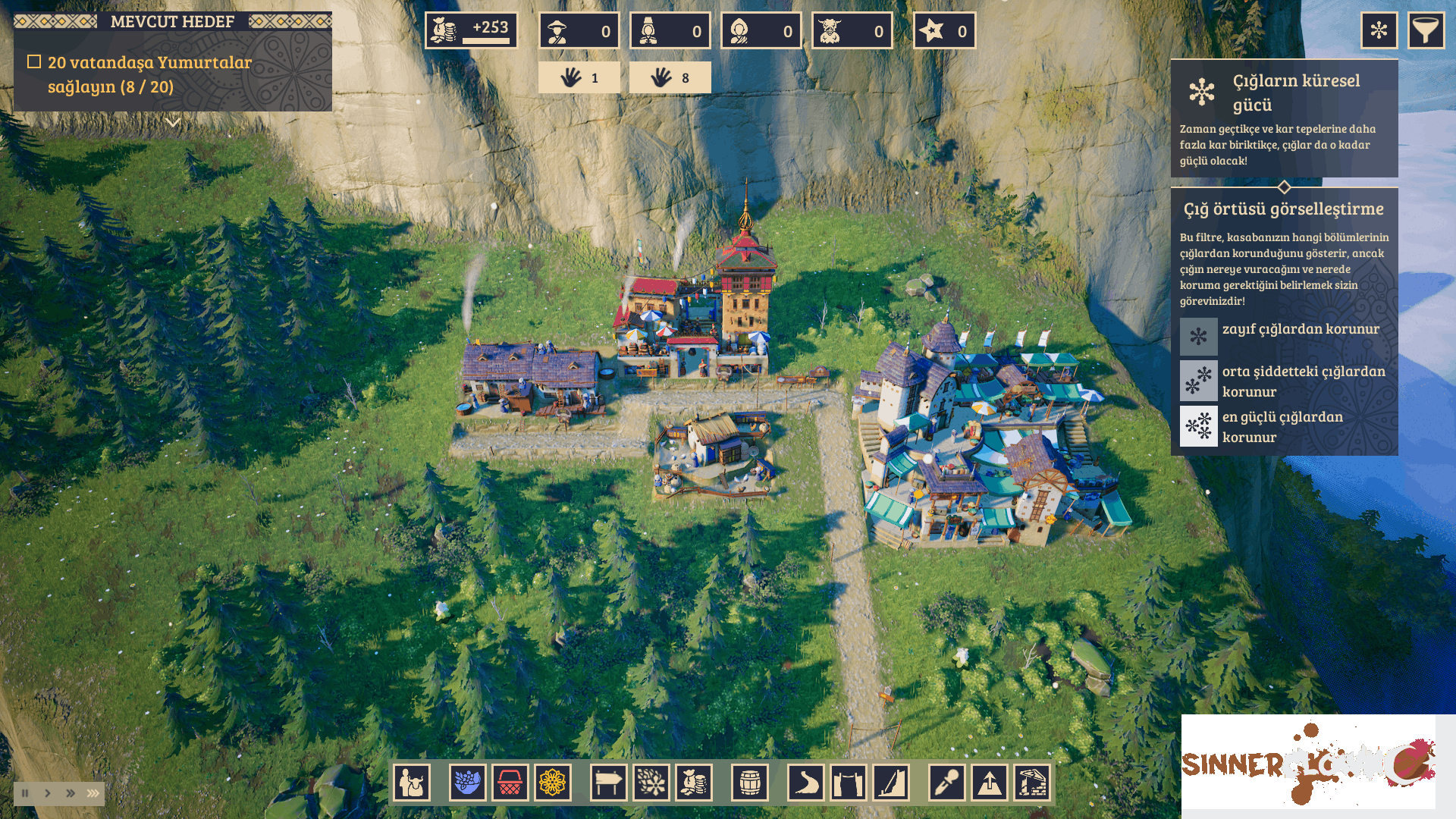Toggle the snowflake avalanche overlay button

point(1379,30)
